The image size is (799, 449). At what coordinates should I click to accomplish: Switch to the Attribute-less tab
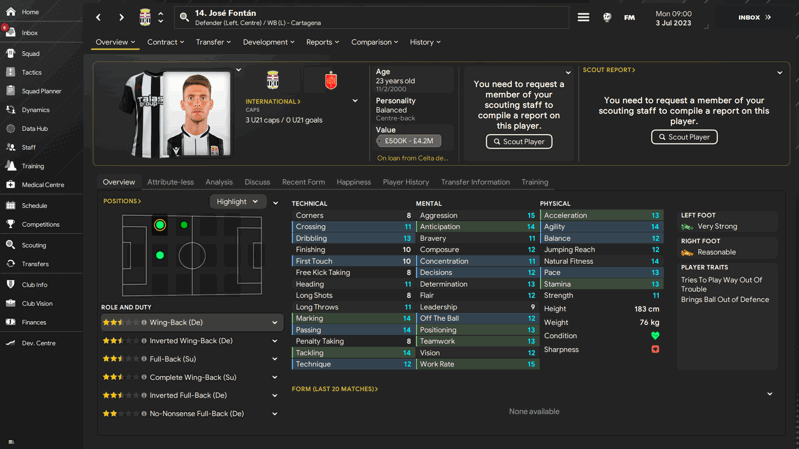pos(170,182)
